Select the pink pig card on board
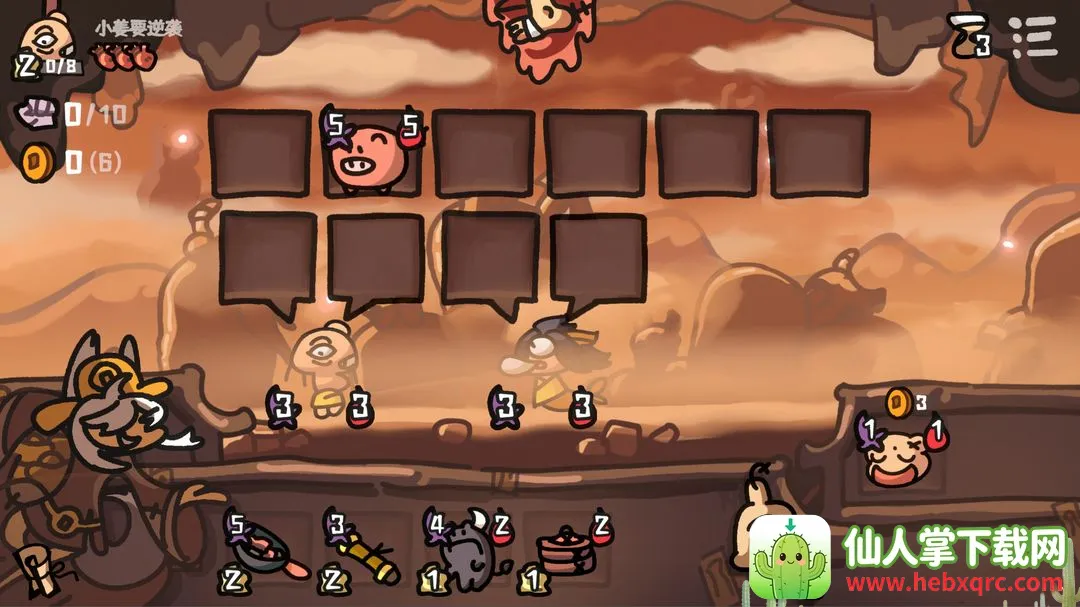 pos(370,155)
